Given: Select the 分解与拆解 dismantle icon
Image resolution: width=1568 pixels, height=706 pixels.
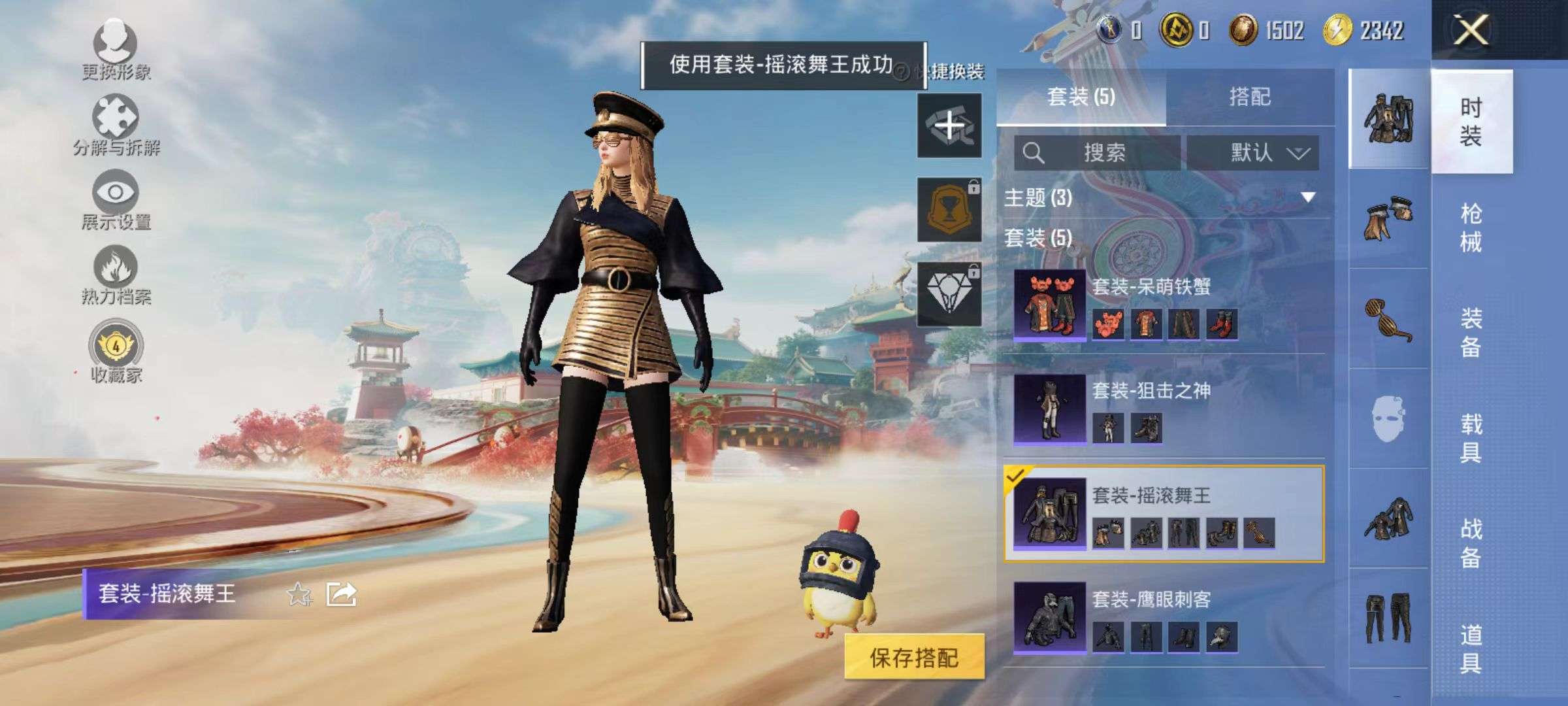Looking at the screenshot, I should [116, 114].
